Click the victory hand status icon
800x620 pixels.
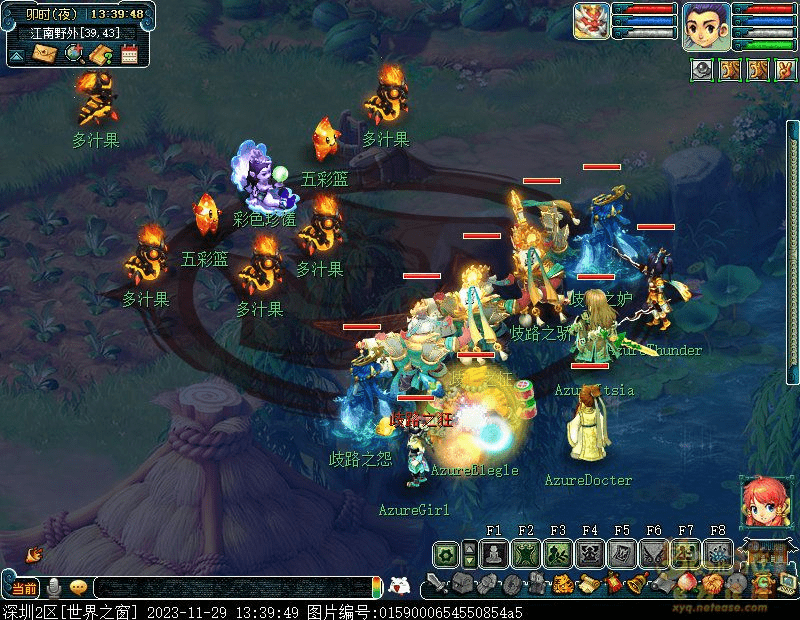point(784,70)
